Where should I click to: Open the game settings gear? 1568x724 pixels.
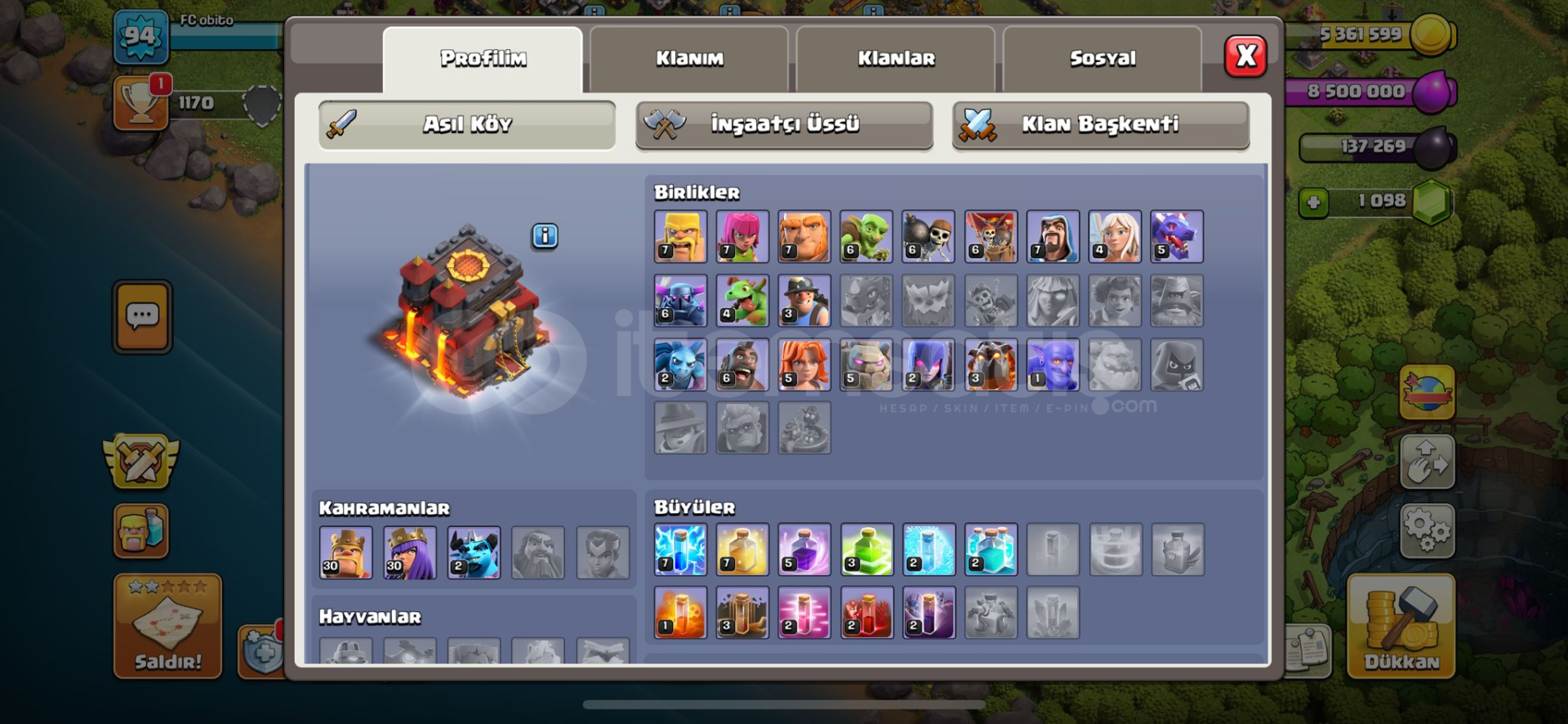pyautogui.click(x=1428, y=530)
